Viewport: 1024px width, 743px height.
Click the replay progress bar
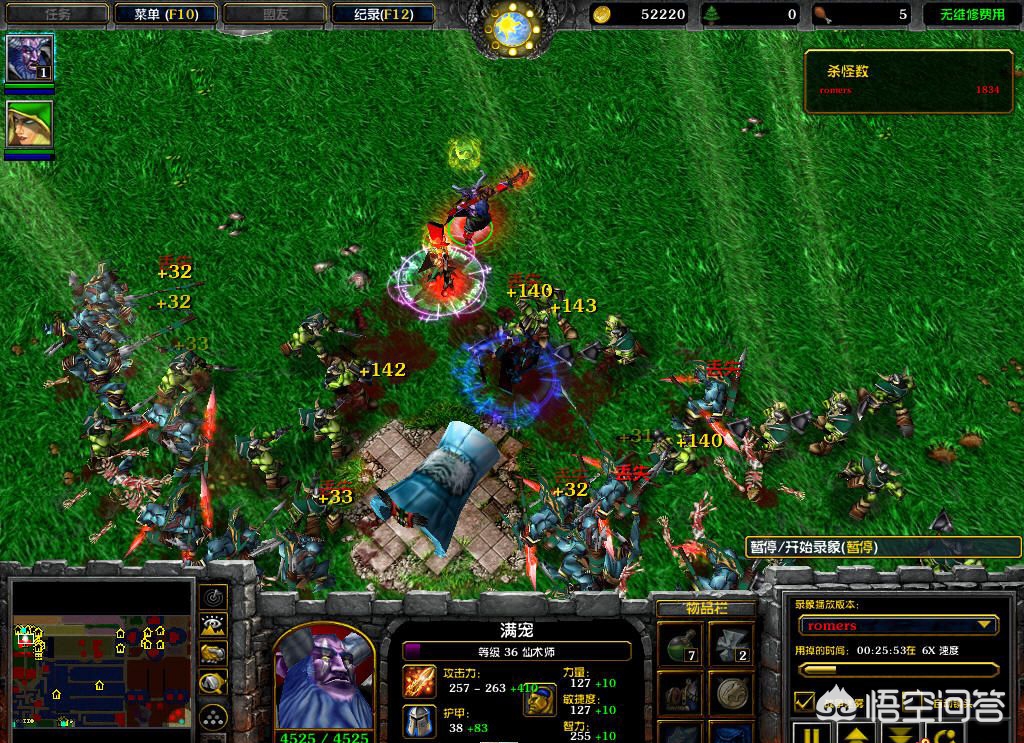(897, 669)
